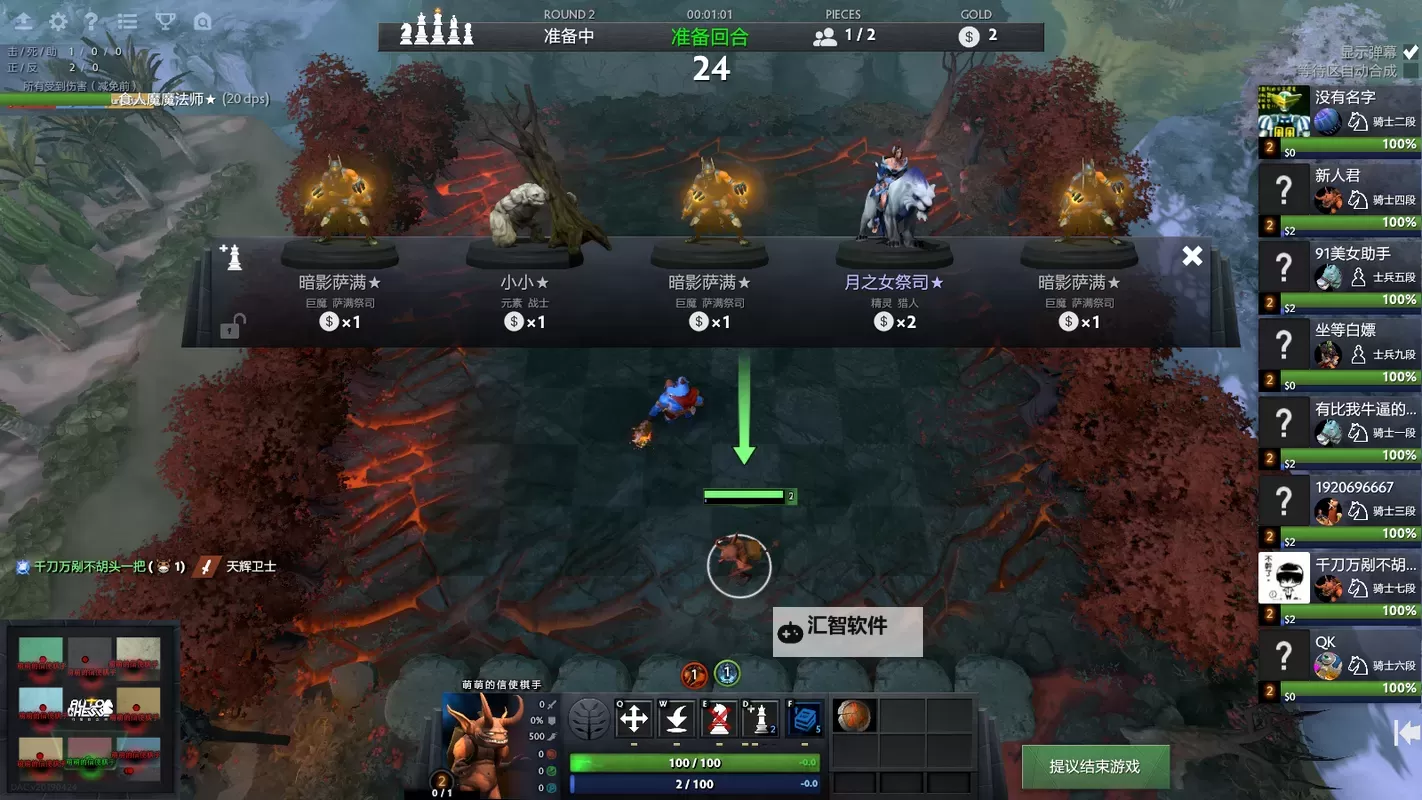
Task: Toggle the shop lock padlock icon
Action: coord(230,326)
